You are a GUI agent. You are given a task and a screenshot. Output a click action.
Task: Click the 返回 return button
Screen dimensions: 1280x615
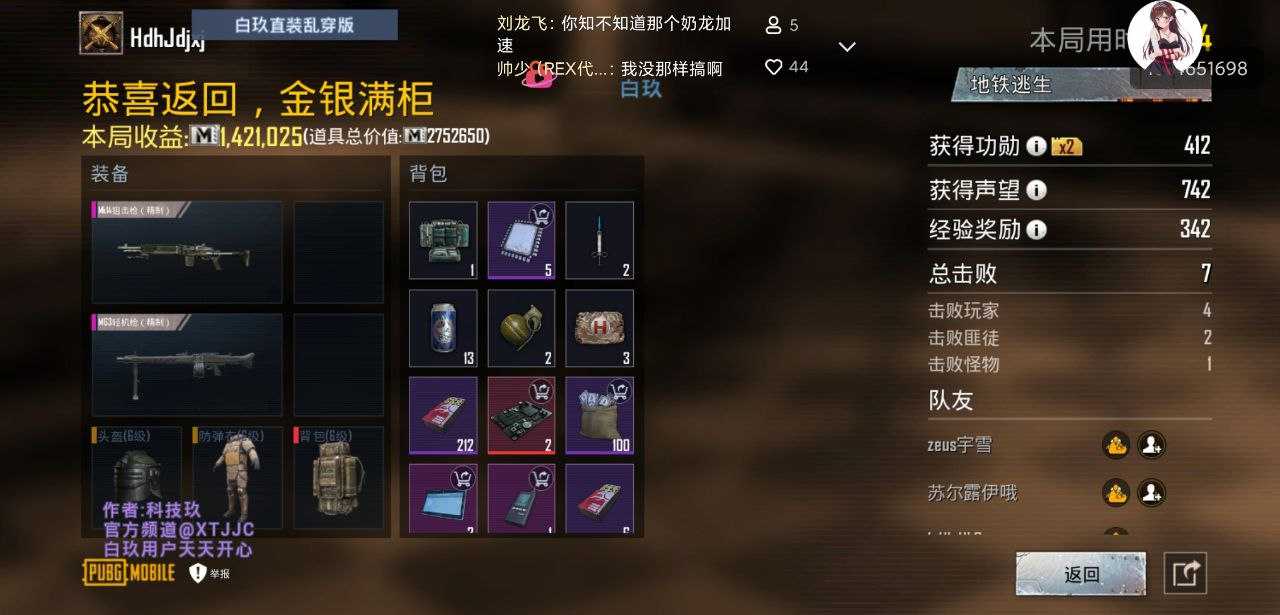1081,574
